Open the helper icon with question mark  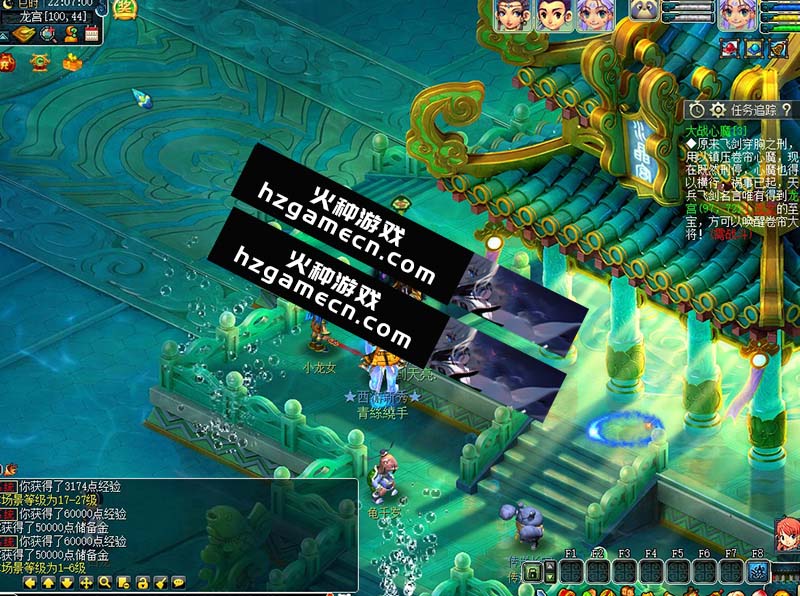coord(69,35)
